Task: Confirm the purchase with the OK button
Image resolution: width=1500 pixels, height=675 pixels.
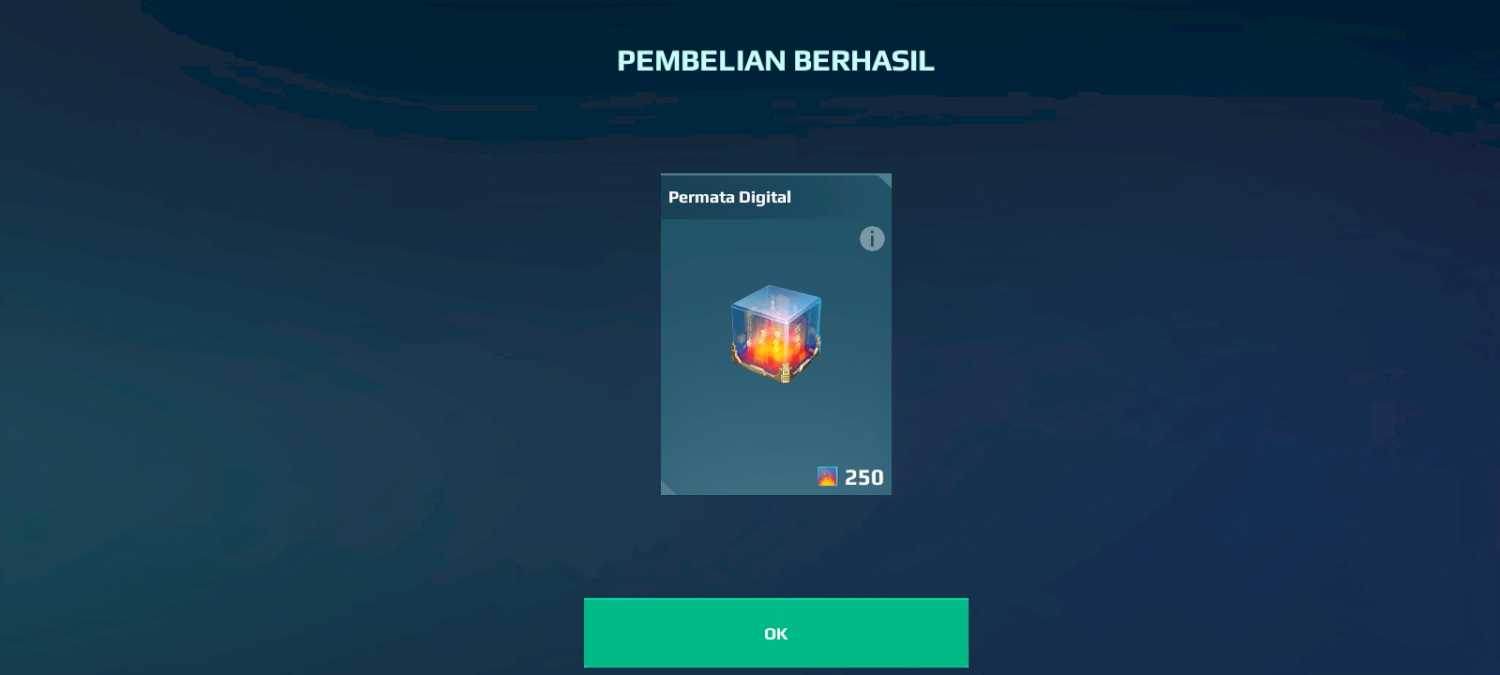Action: click(x=775, y=633)
